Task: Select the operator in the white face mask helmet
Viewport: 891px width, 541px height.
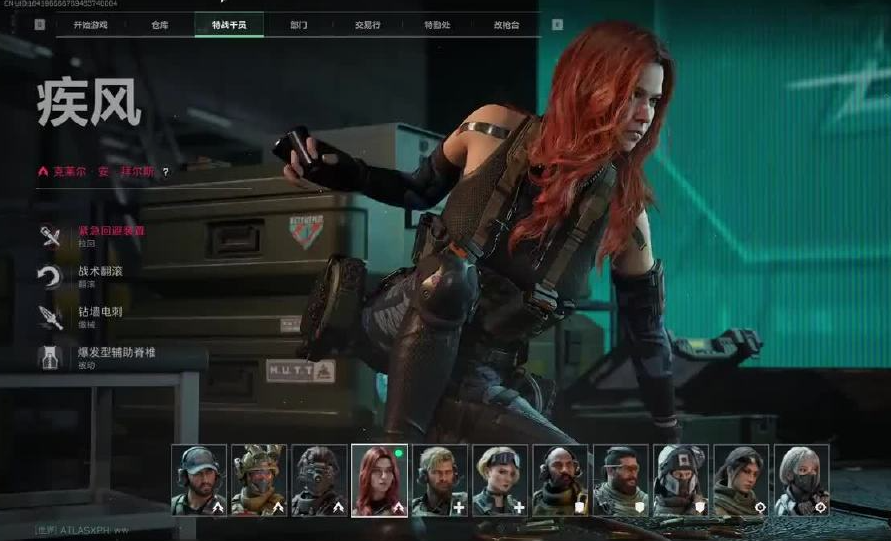Action: [681, 480]
